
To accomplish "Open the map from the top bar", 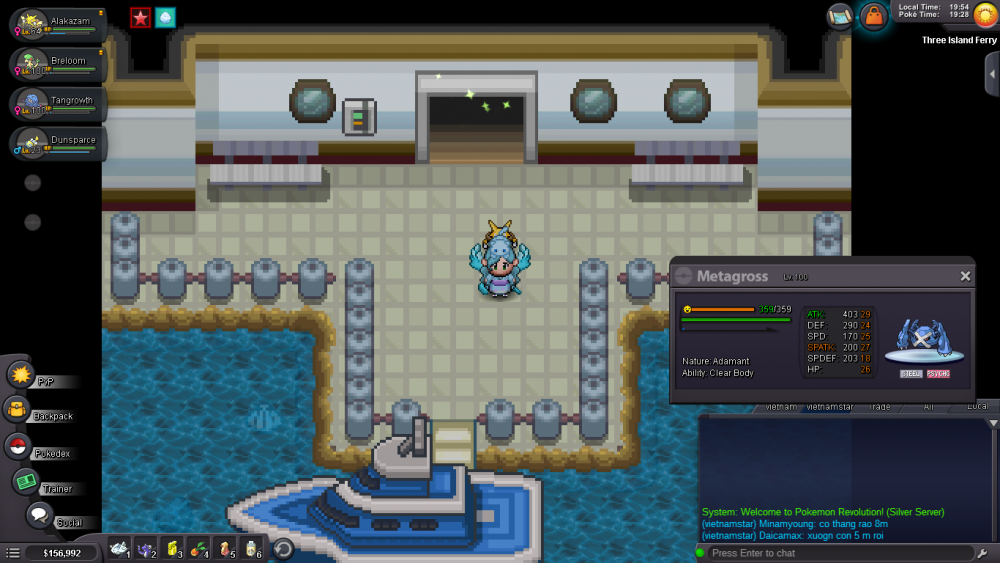I will coord(840,16).
